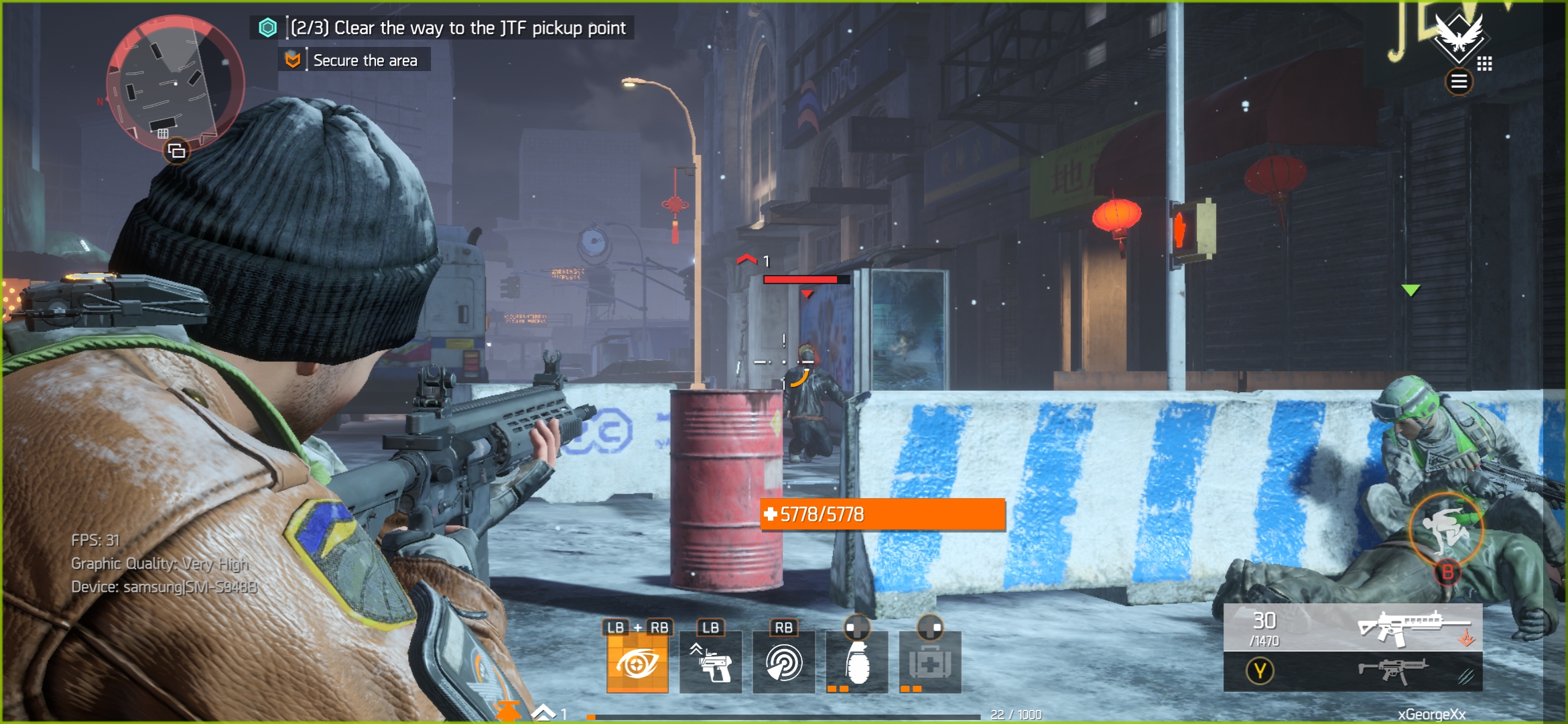This screenshot has height=724, width=1568.
Task: Activate the orange eye ability
Action: [x=637, y=663]
